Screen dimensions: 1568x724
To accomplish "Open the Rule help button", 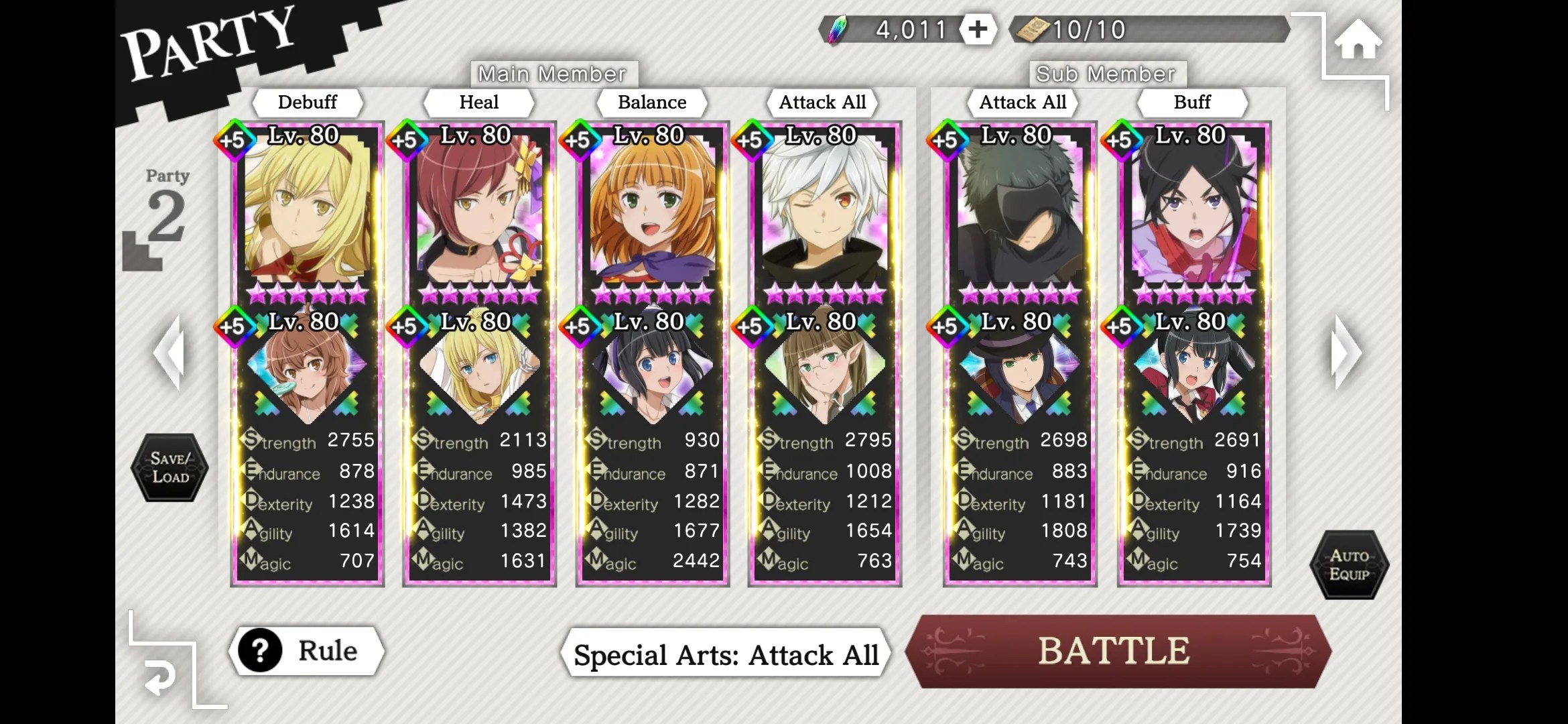I will (307, 651).
